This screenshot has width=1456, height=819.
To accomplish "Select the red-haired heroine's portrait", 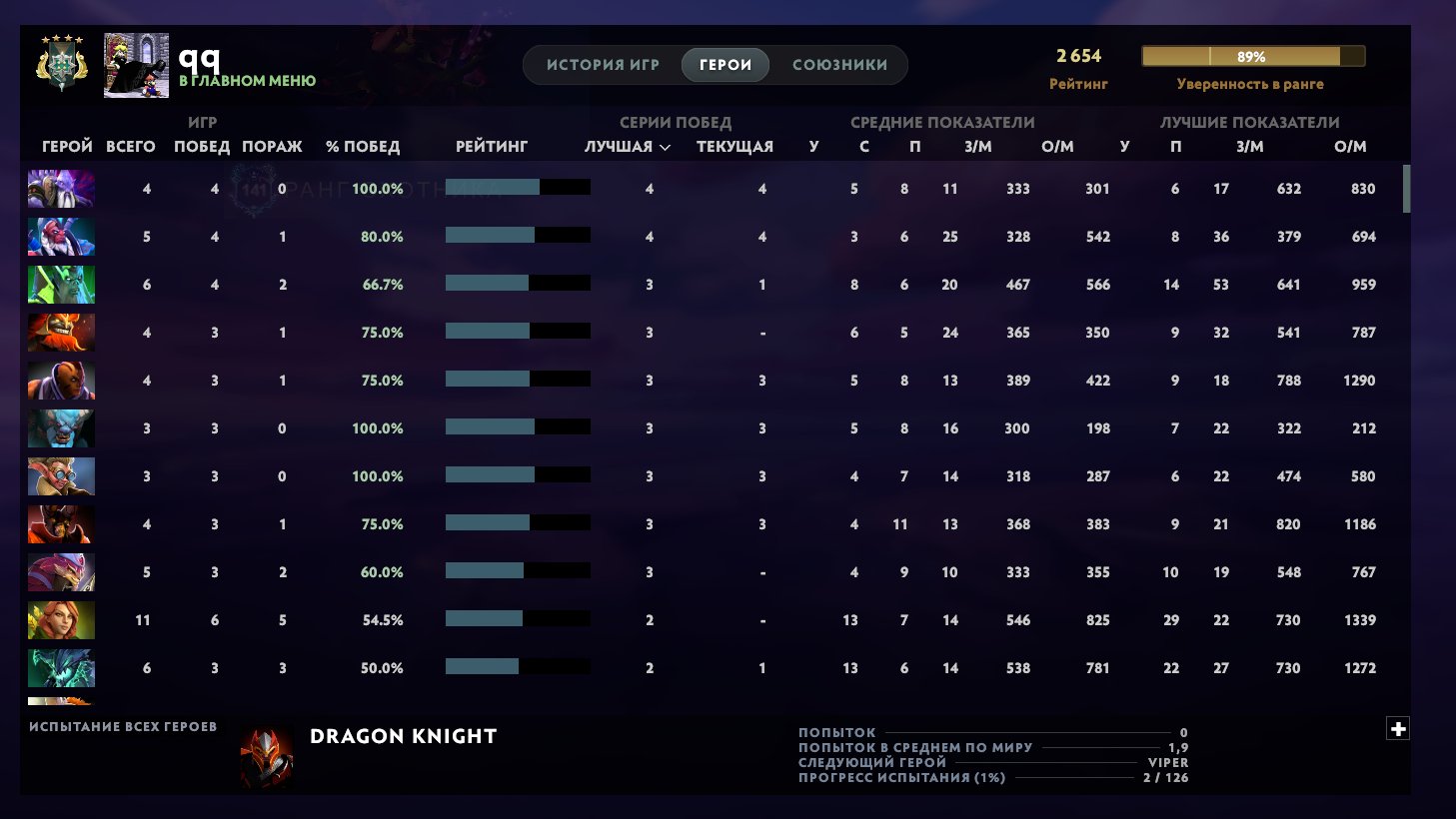I will pyautogui.click(x=60, y=619).
